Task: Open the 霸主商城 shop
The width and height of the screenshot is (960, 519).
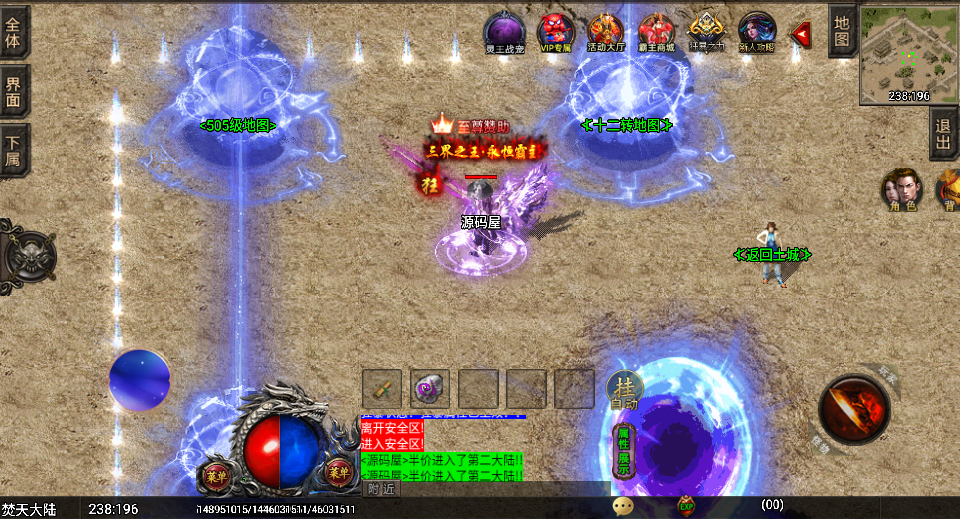Action: (657, 32)
